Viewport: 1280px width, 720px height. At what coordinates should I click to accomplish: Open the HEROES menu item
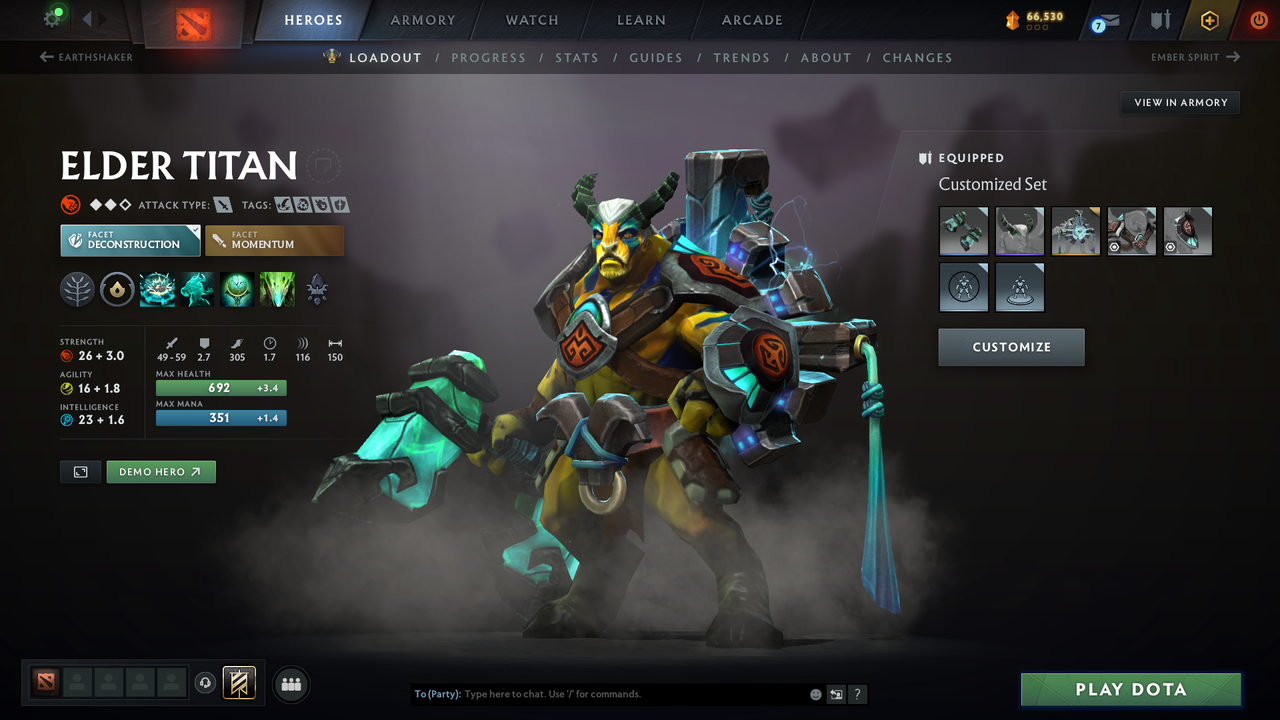point(313,20)
